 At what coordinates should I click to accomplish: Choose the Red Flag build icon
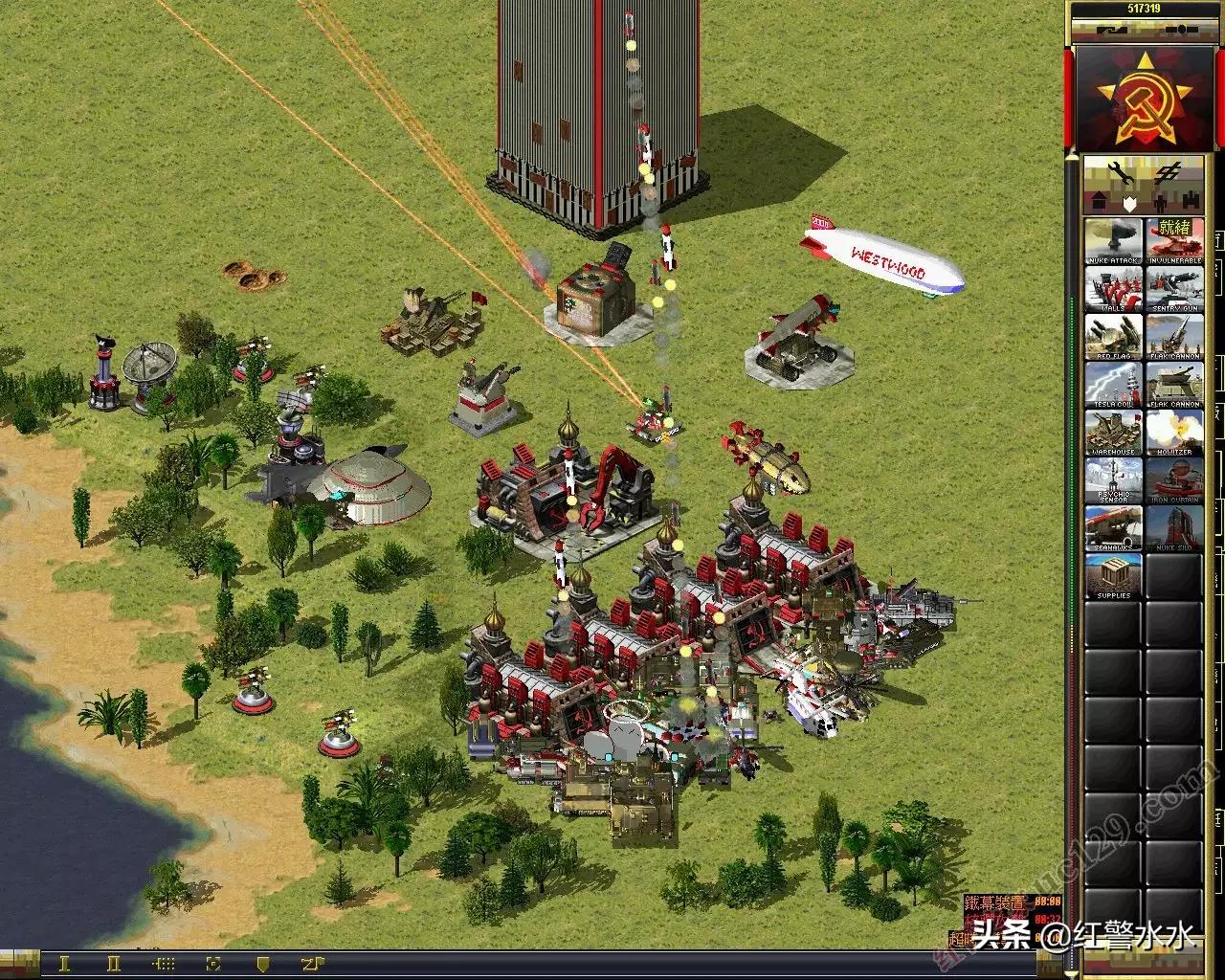[x=1113, y=337]
